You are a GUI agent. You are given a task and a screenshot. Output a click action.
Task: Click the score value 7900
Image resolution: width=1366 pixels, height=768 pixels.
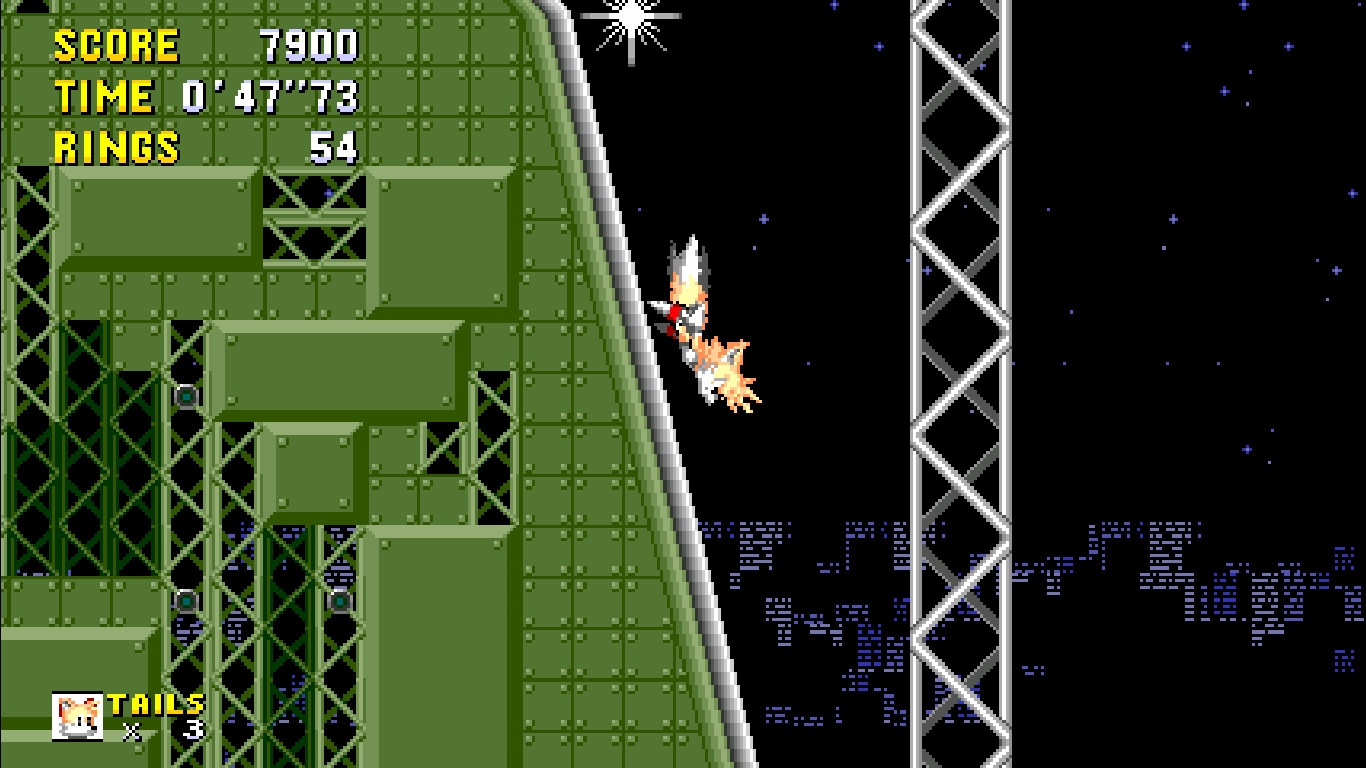tap(310, 44)
